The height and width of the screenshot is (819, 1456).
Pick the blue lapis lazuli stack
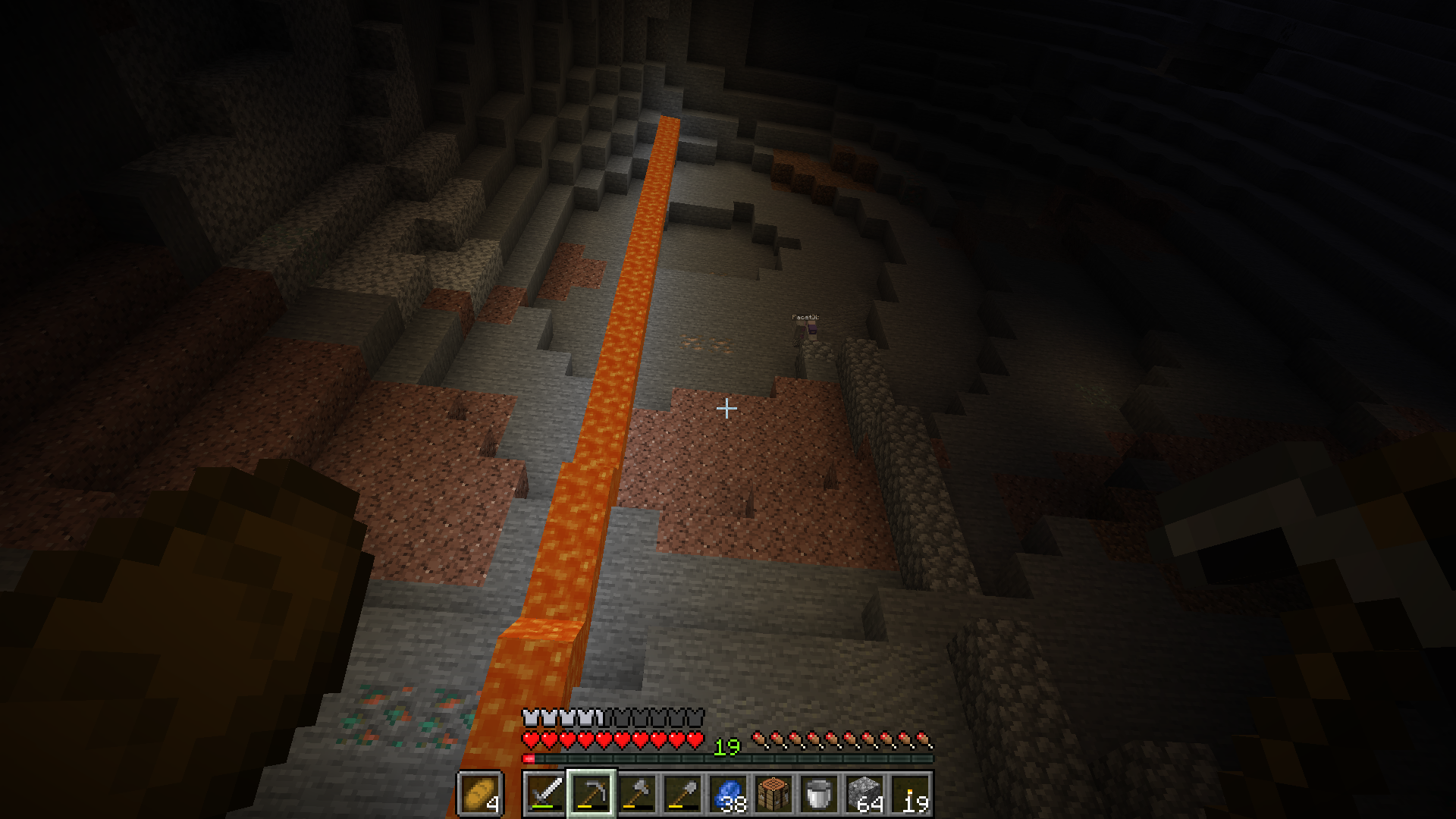(x=728, y=794)
